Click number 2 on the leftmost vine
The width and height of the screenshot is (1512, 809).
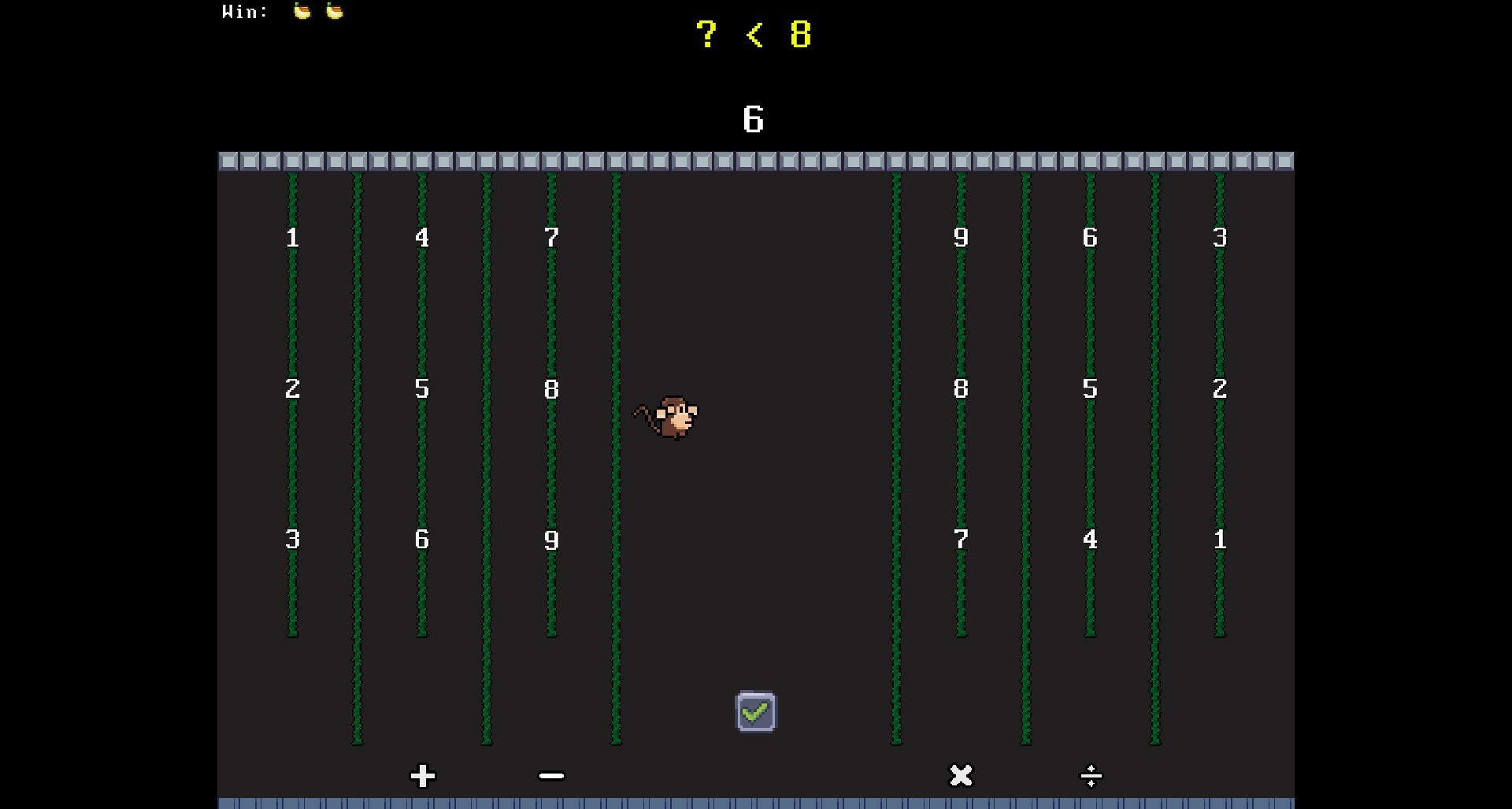point(292,389)
